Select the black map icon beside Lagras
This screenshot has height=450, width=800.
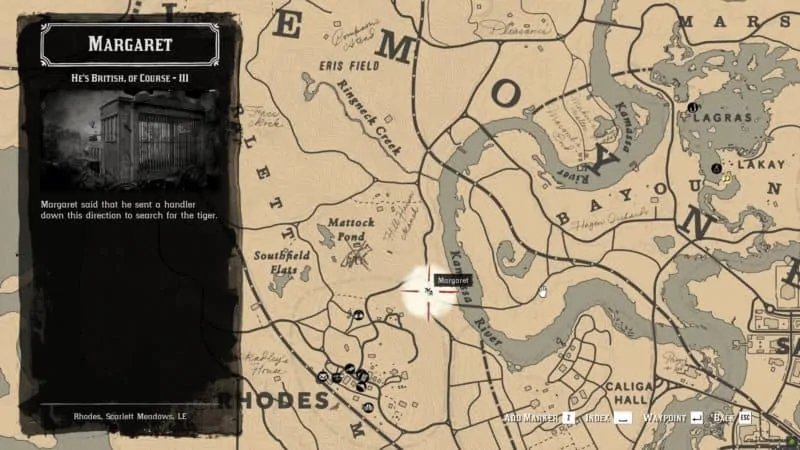pyautogui.click(x=691, y=108)
